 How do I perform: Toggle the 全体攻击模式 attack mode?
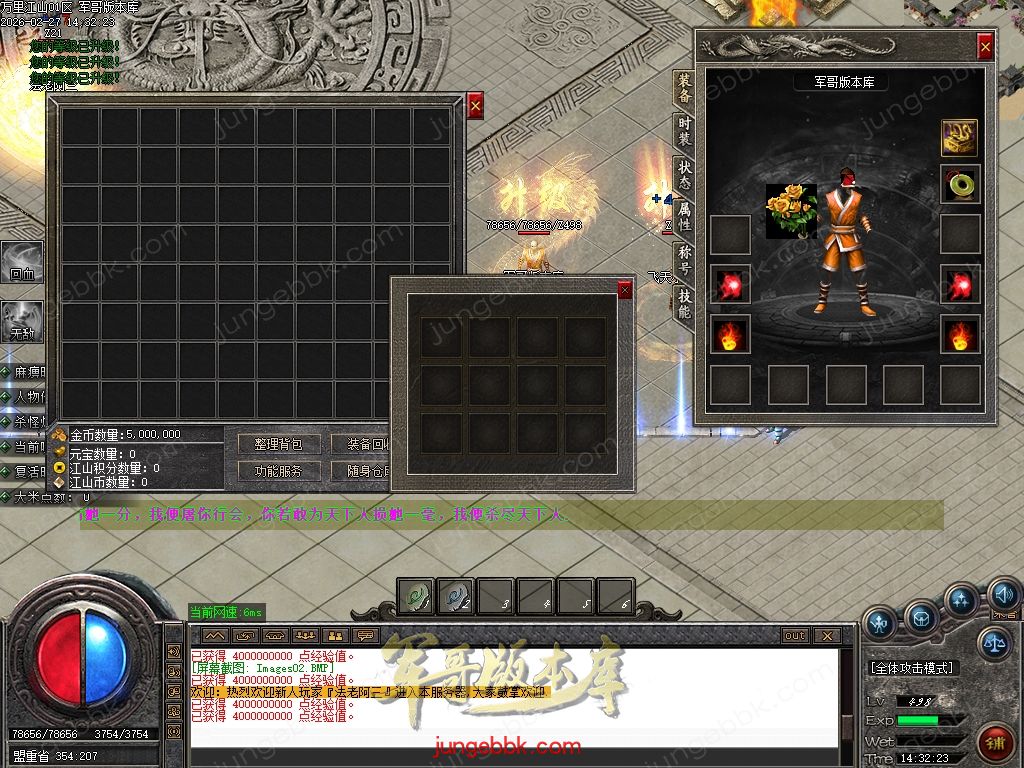(913, 667)
